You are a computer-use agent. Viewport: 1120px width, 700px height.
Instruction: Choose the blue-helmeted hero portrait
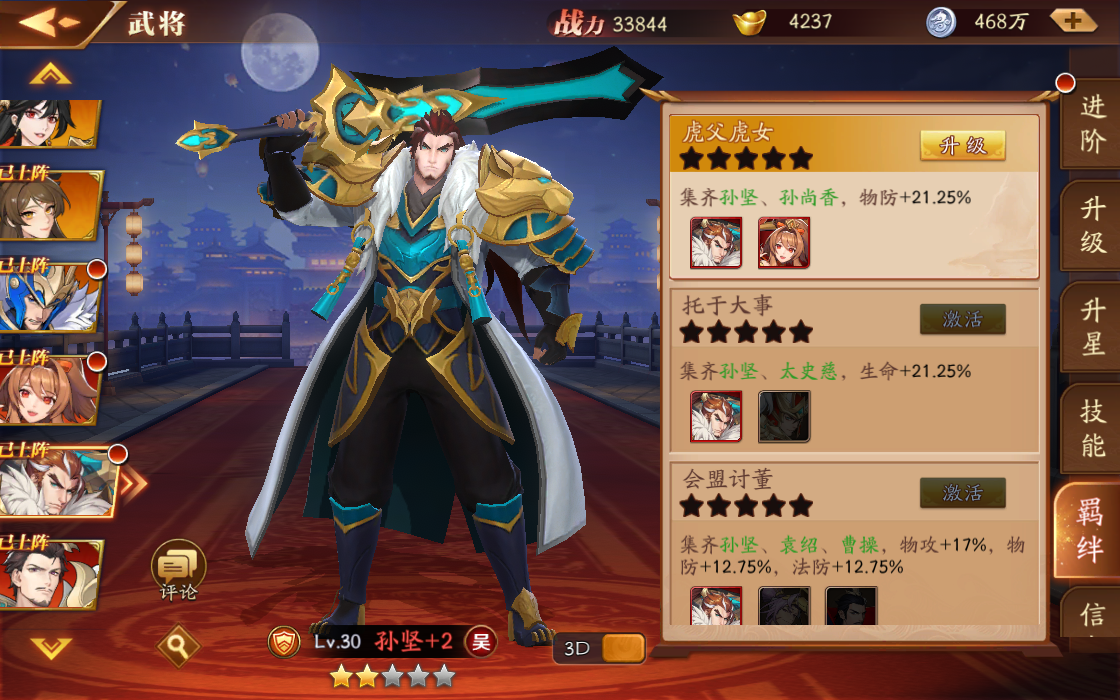[x=48, y=297]
